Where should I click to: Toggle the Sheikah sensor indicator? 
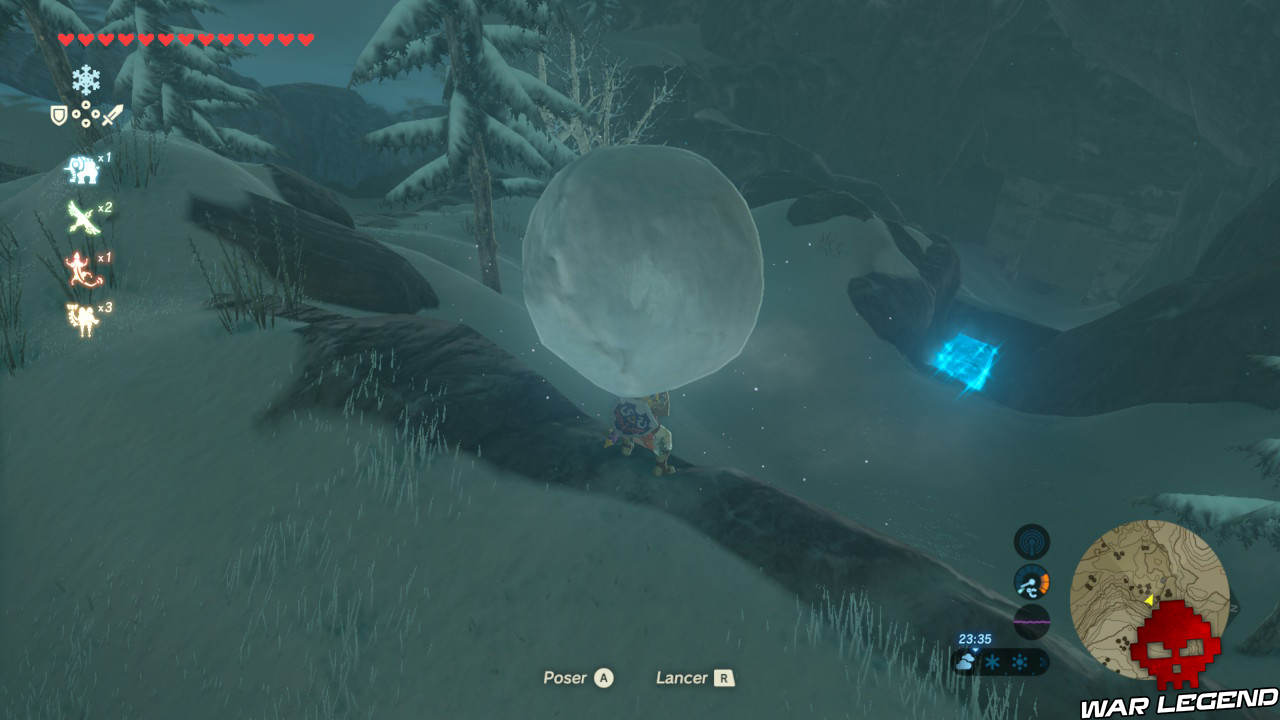click(x=1032, y=544)
